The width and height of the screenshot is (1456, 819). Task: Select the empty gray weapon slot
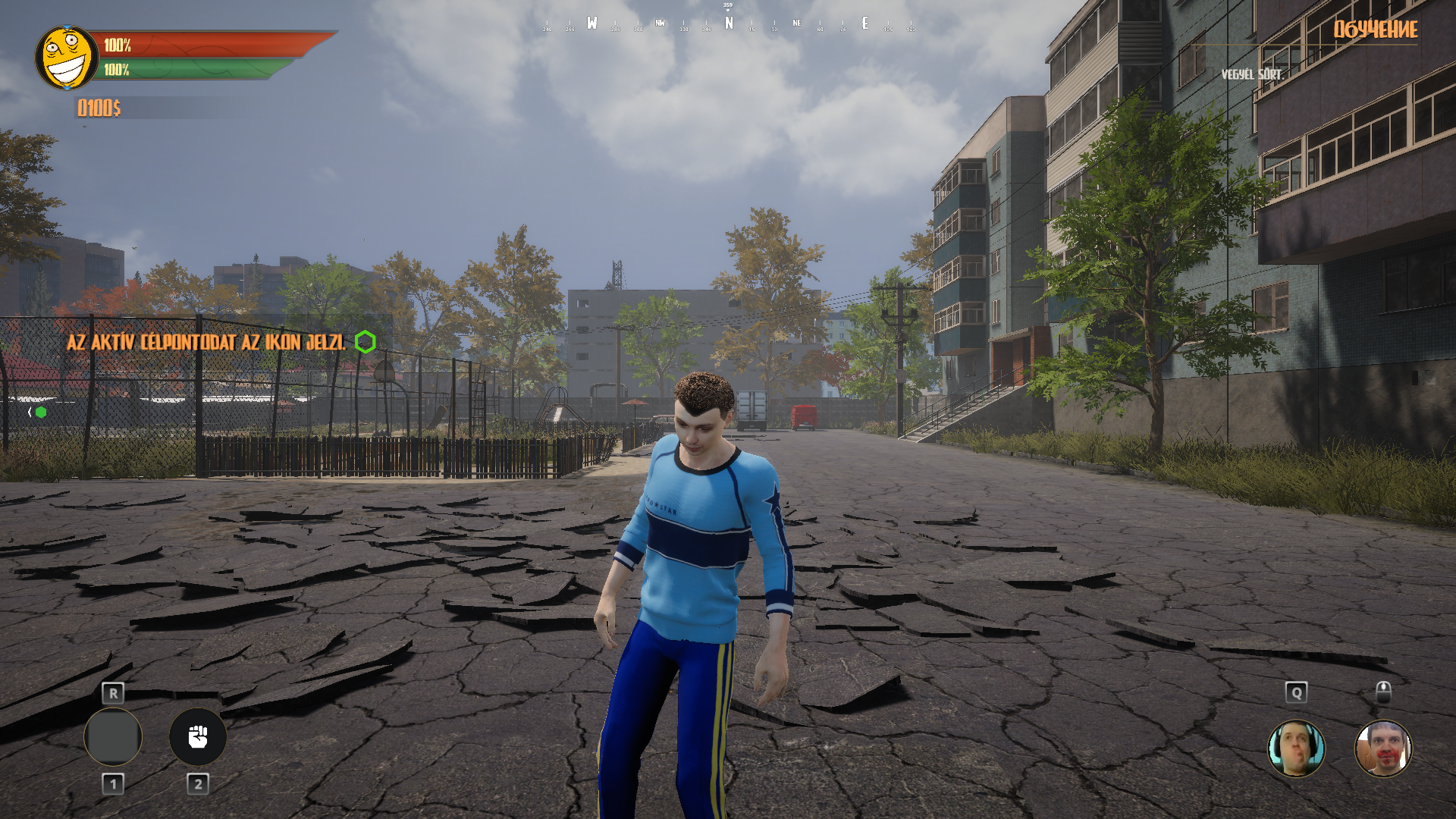click(113, 736)
